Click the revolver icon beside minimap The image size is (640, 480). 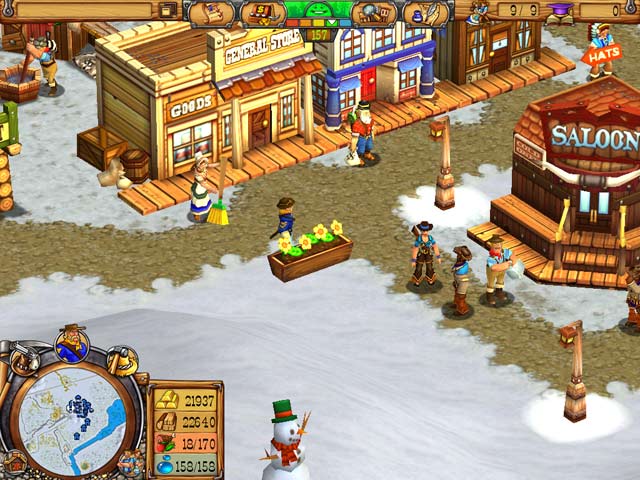[23, 357]
